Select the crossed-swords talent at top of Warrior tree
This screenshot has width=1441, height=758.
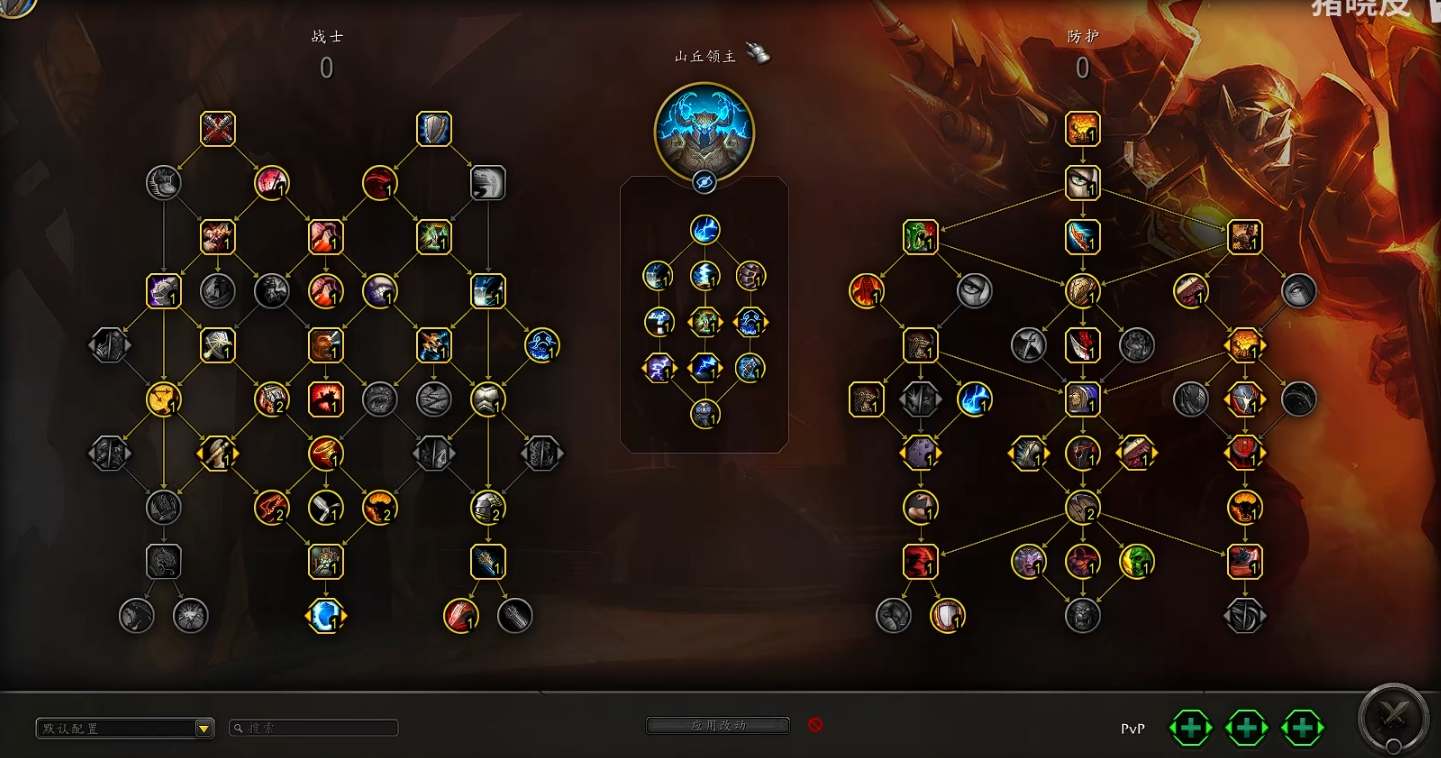218,128
